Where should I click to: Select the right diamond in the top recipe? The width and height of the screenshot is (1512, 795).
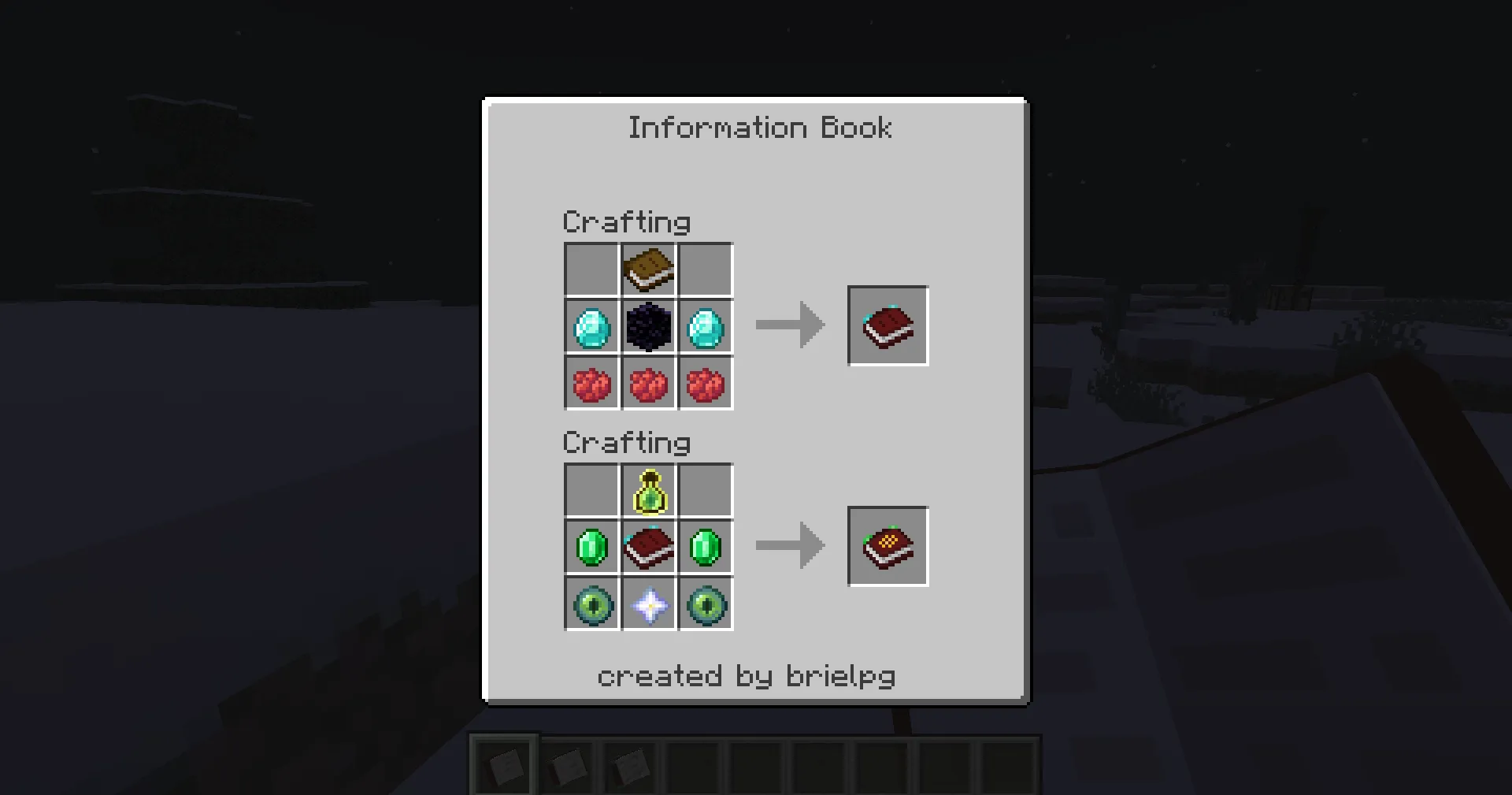click(706, 326)
